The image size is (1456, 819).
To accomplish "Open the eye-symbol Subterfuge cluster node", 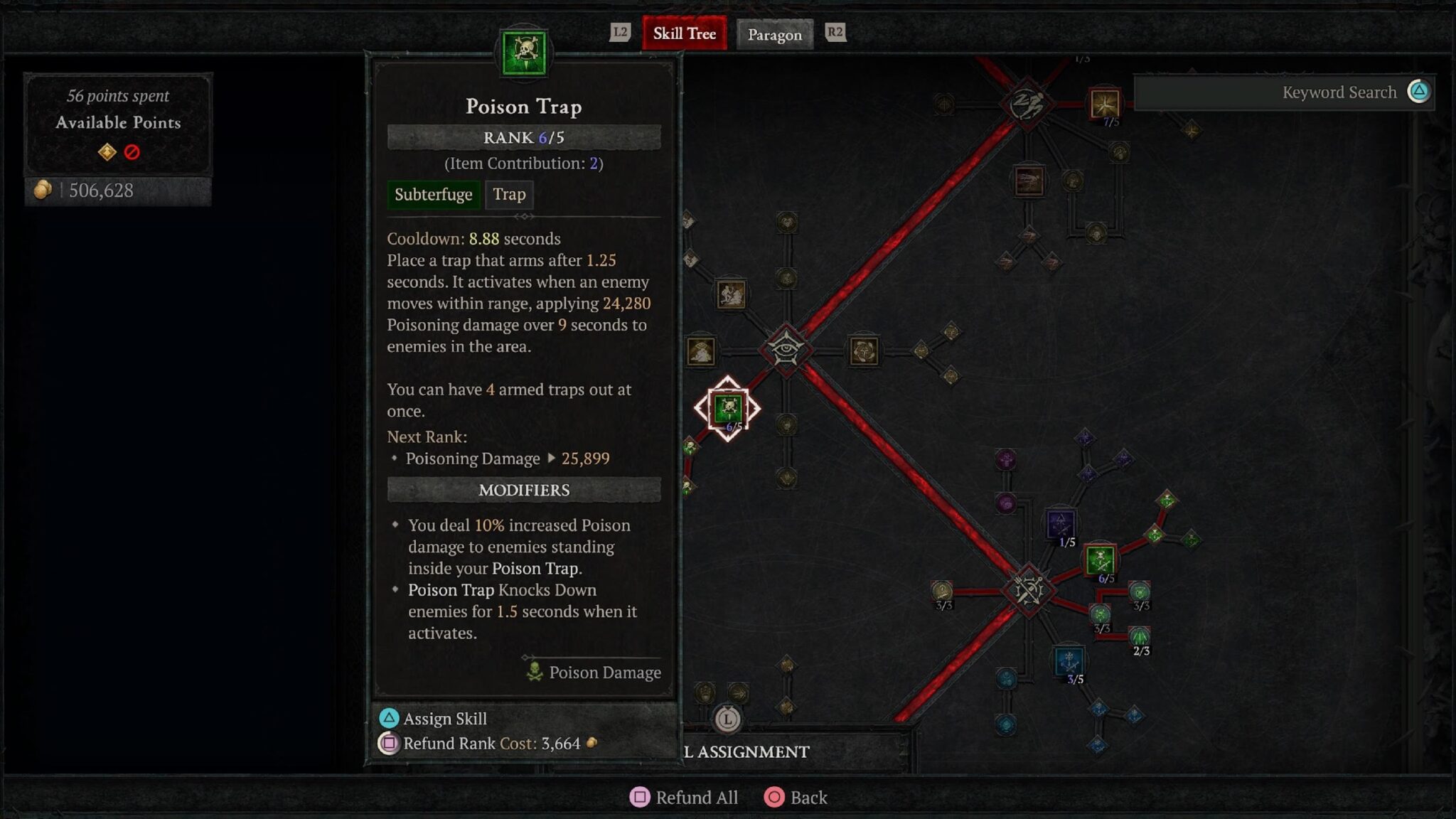I will point(786,349).
